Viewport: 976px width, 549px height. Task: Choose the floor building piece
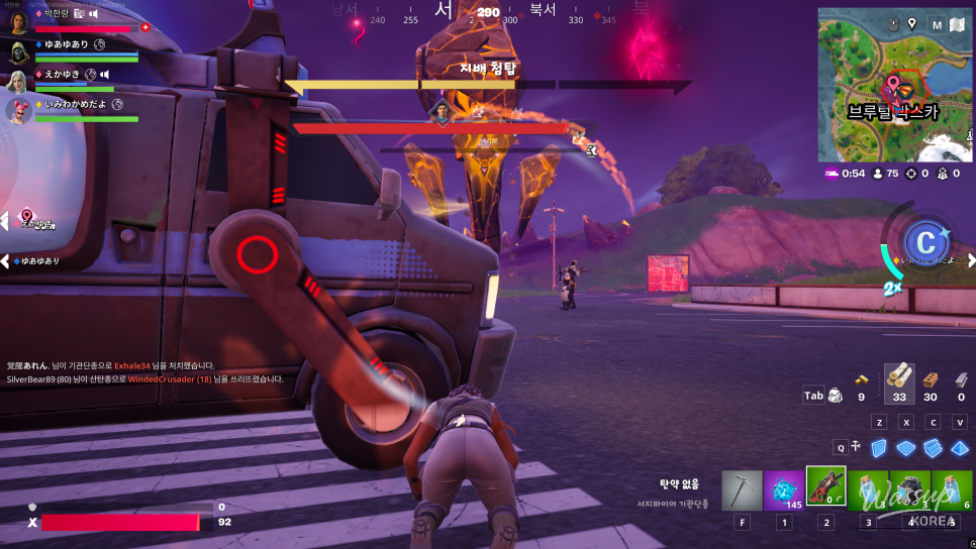tap(906, 448)
